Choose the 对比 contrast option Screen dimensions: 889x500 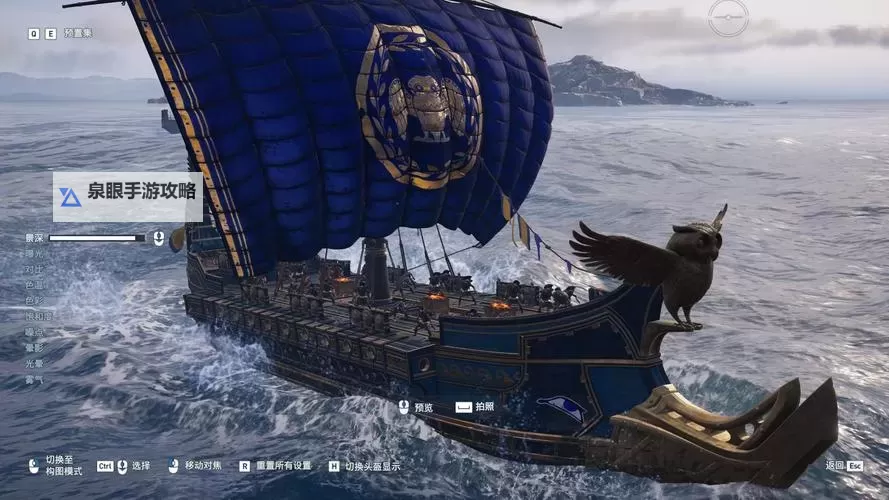coord(35,269)
